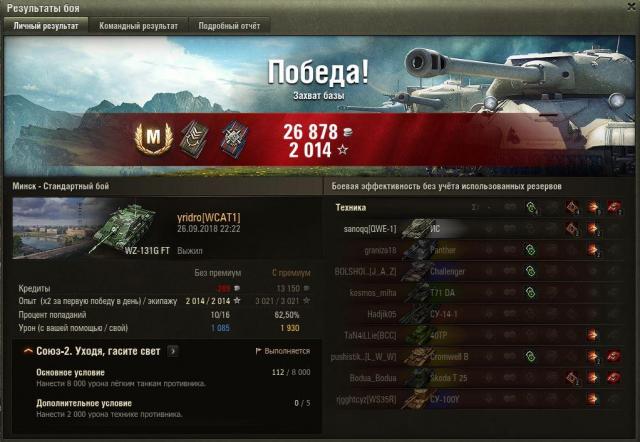Open the Подробный отчёт tab
The image size is (640, 442).
pyautogui.click(x=227, y=26)
